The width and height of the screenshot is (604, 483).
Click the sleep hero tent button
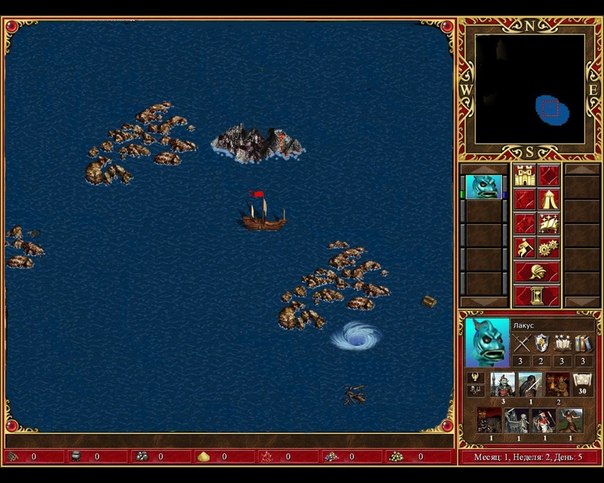pyautogui.click(x=548, y=200)
